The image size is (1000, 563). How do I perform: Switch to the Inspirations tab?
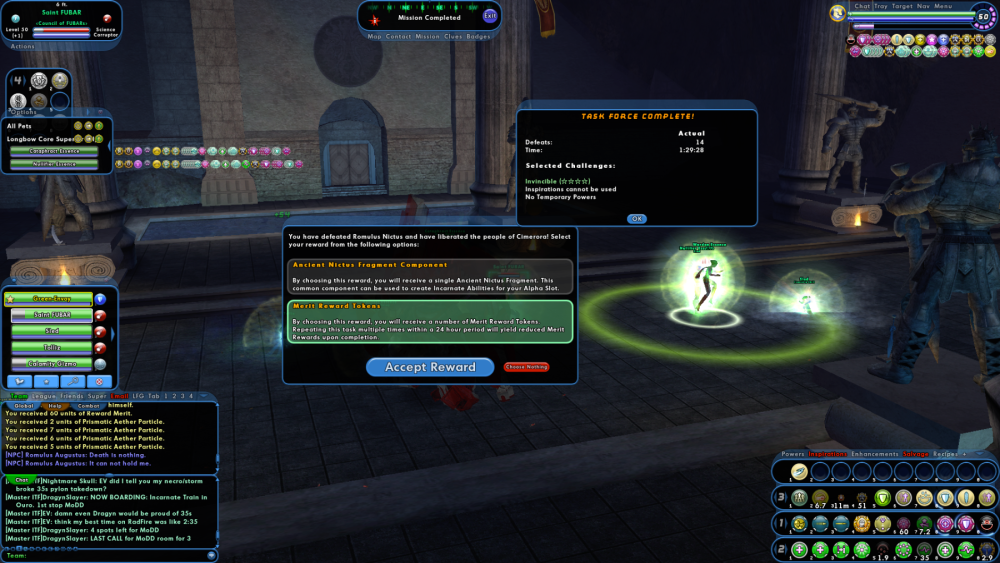point(828,454)
